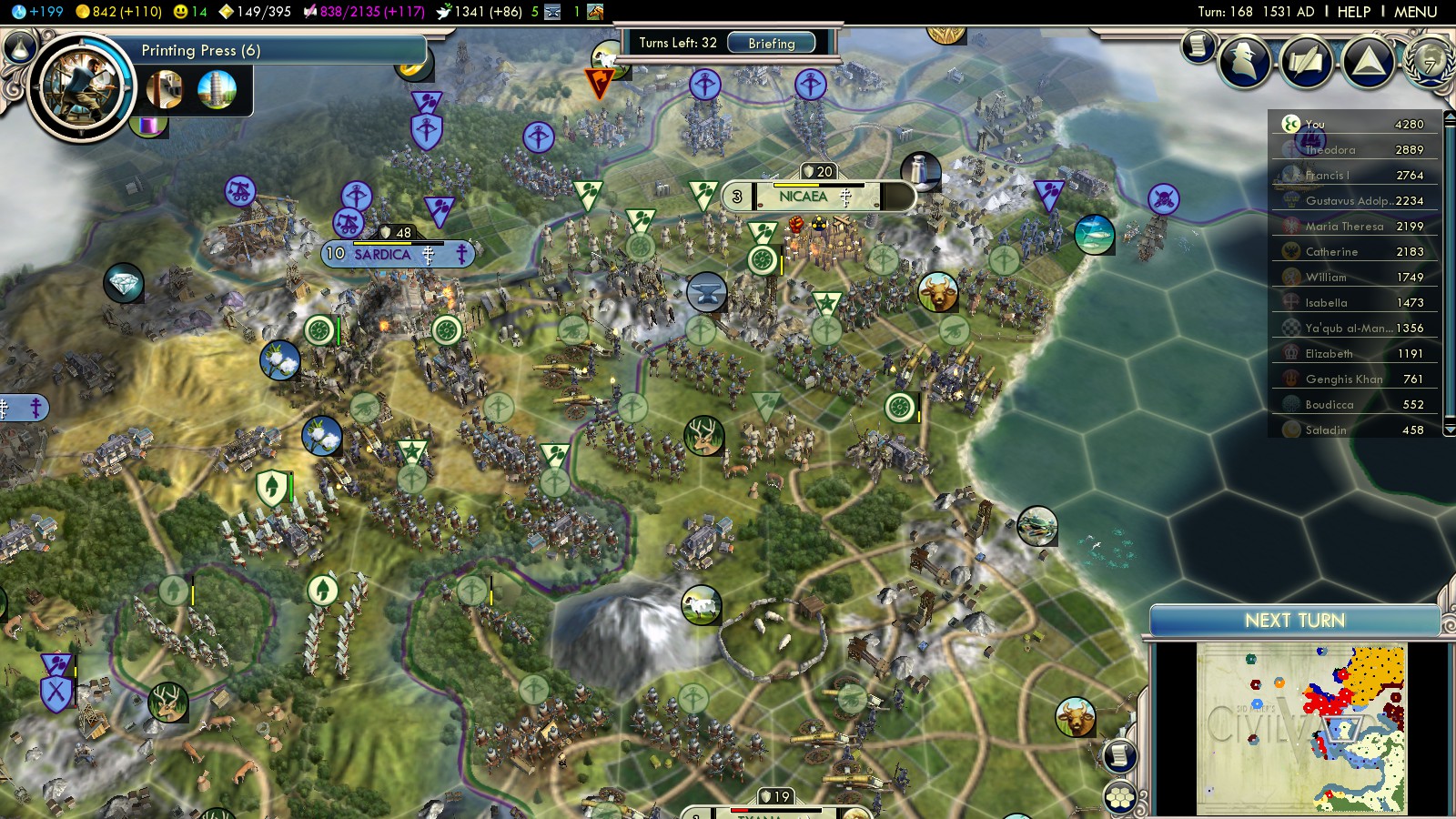Open the World Congress globe icon
Image resolution: width=1456 pixels, height=819 pixels.
click(x=1429, y=61)
